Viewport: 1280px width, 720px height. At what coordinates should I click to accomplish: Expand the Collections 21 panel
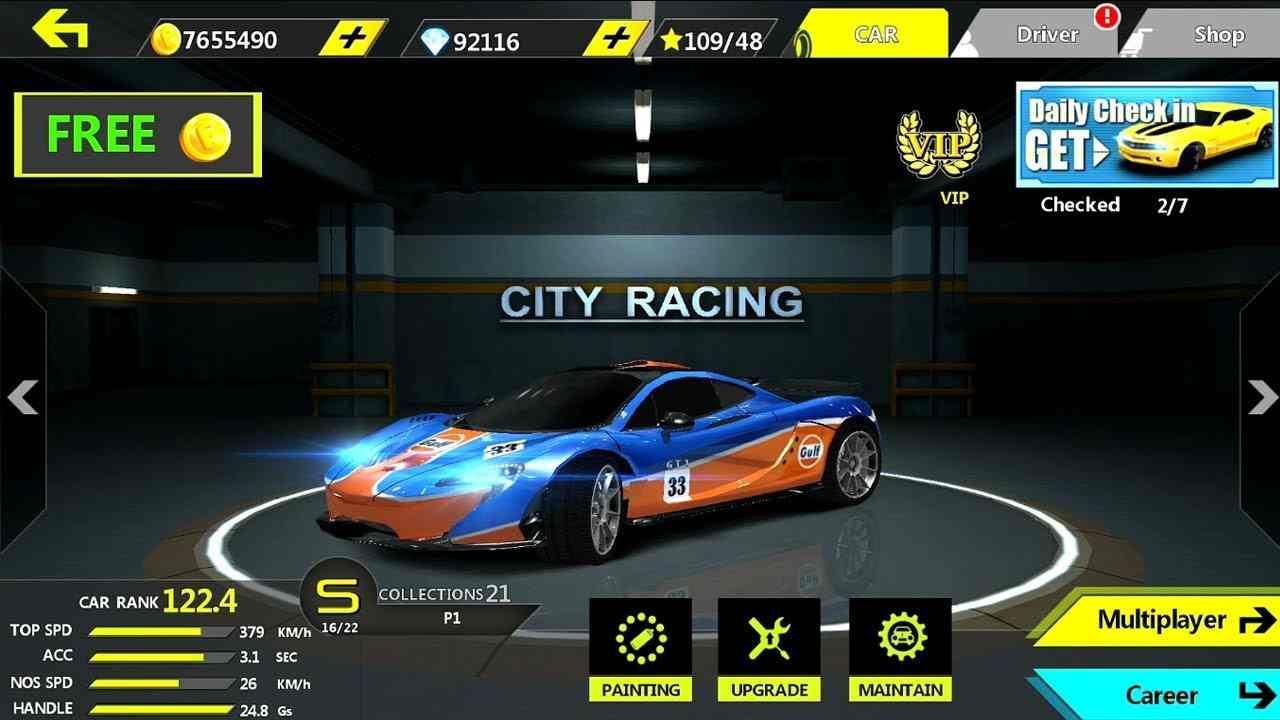coord(440,595)
